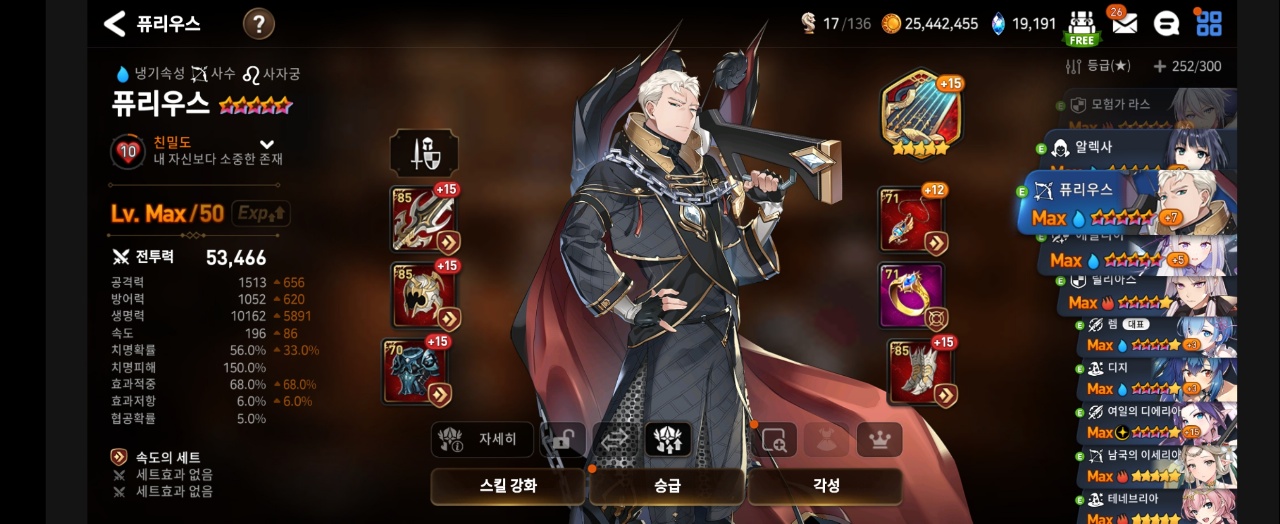
Task: Open the 승급 promotion button
Action: click(666, 486)
